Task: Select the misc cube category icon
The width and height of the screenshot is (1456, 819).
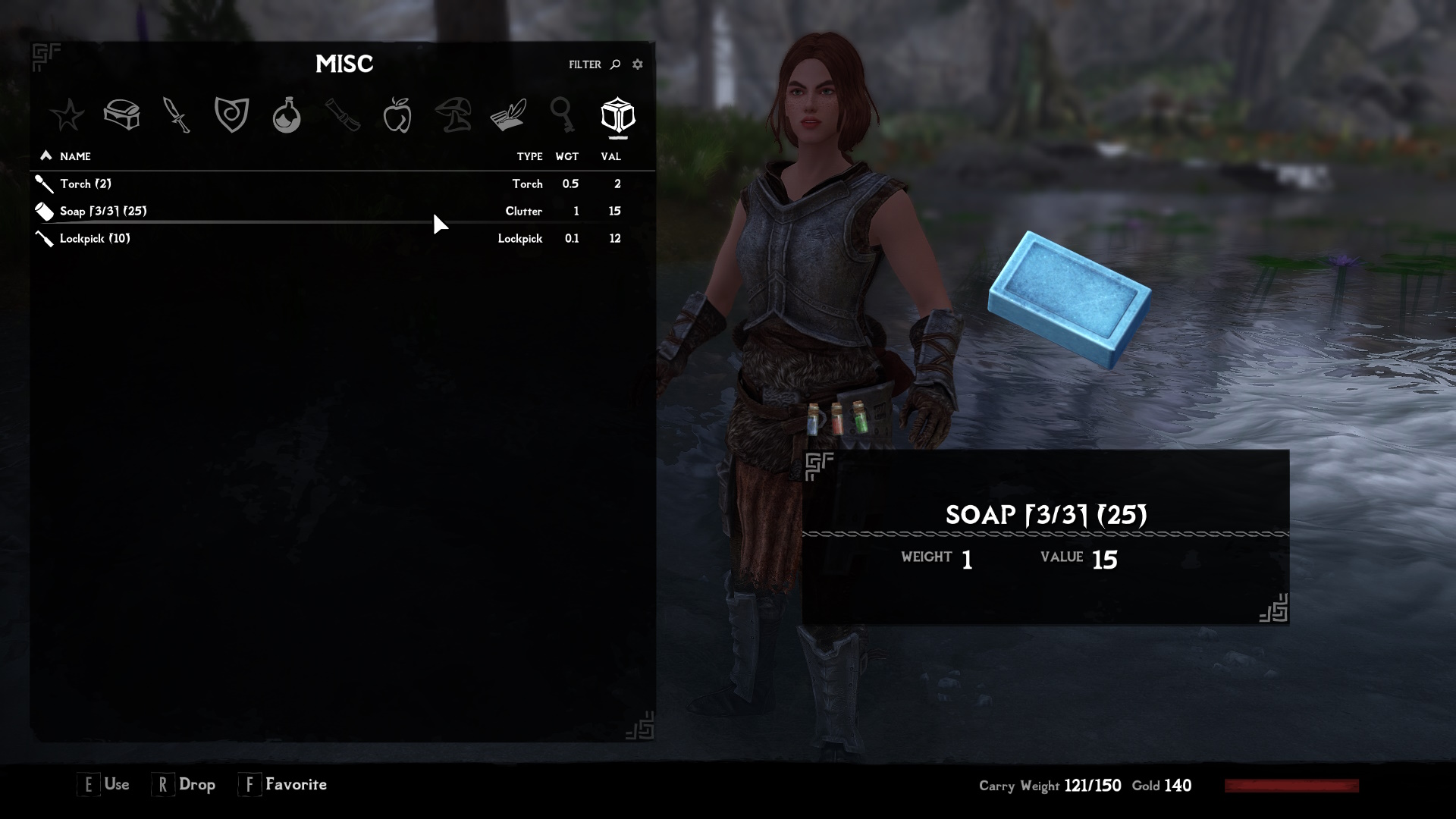Action: coord(618,115)
